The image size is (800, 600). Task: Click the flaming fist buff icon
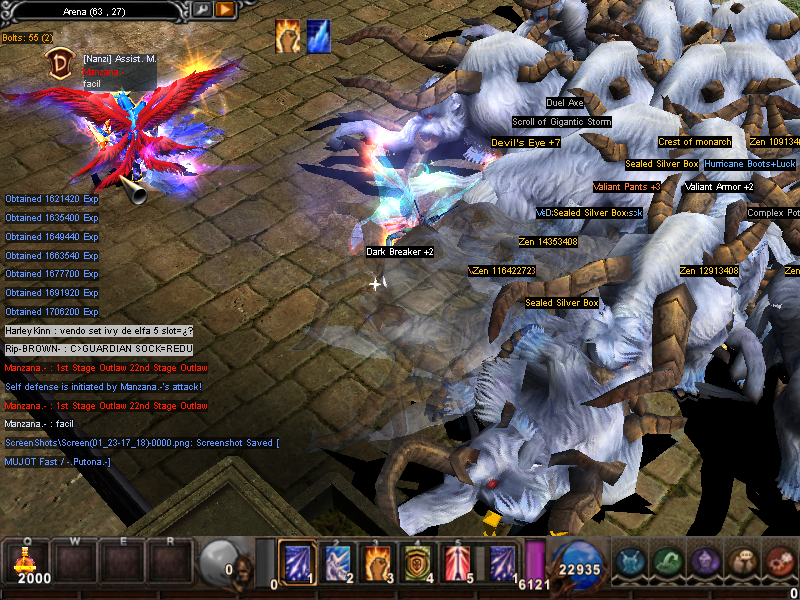click(x=288, y=36)
